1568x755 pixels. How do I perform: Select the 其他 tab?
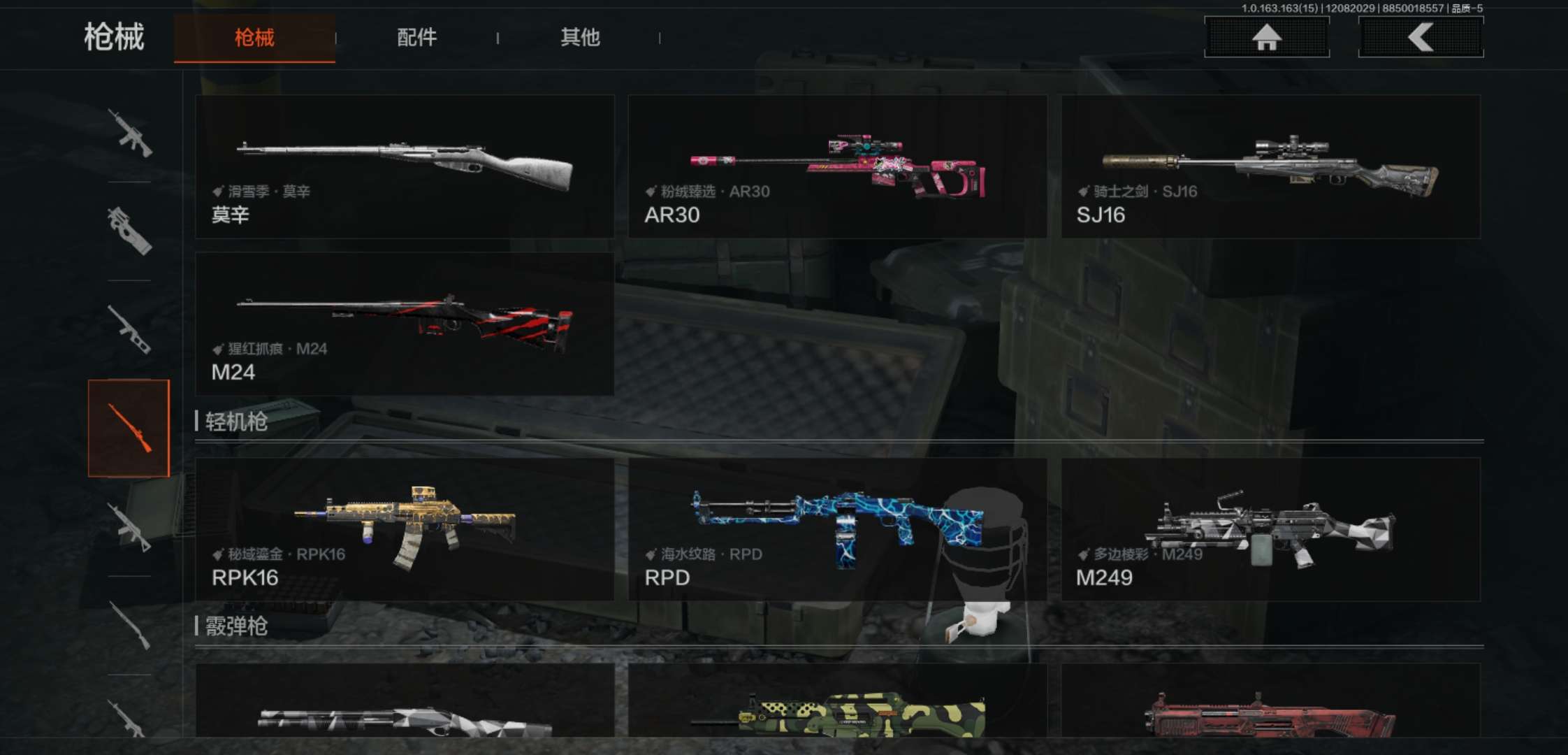(580, 38)
